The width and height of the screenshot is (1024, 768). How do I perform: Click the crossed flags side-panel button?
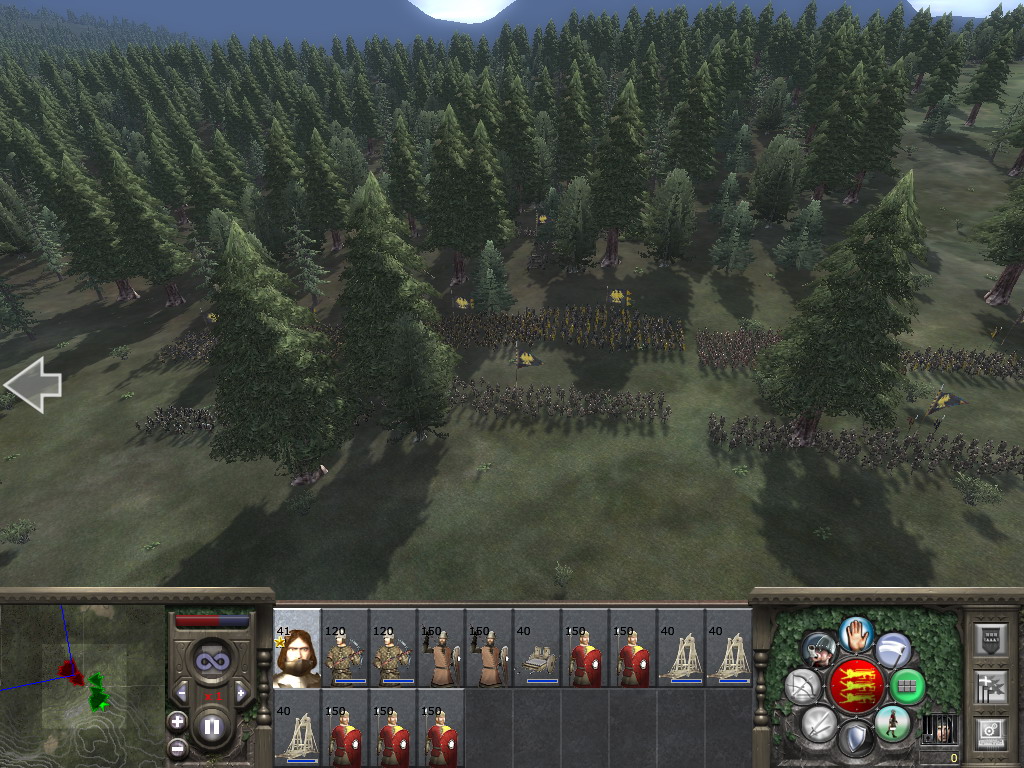click(989, 686)
